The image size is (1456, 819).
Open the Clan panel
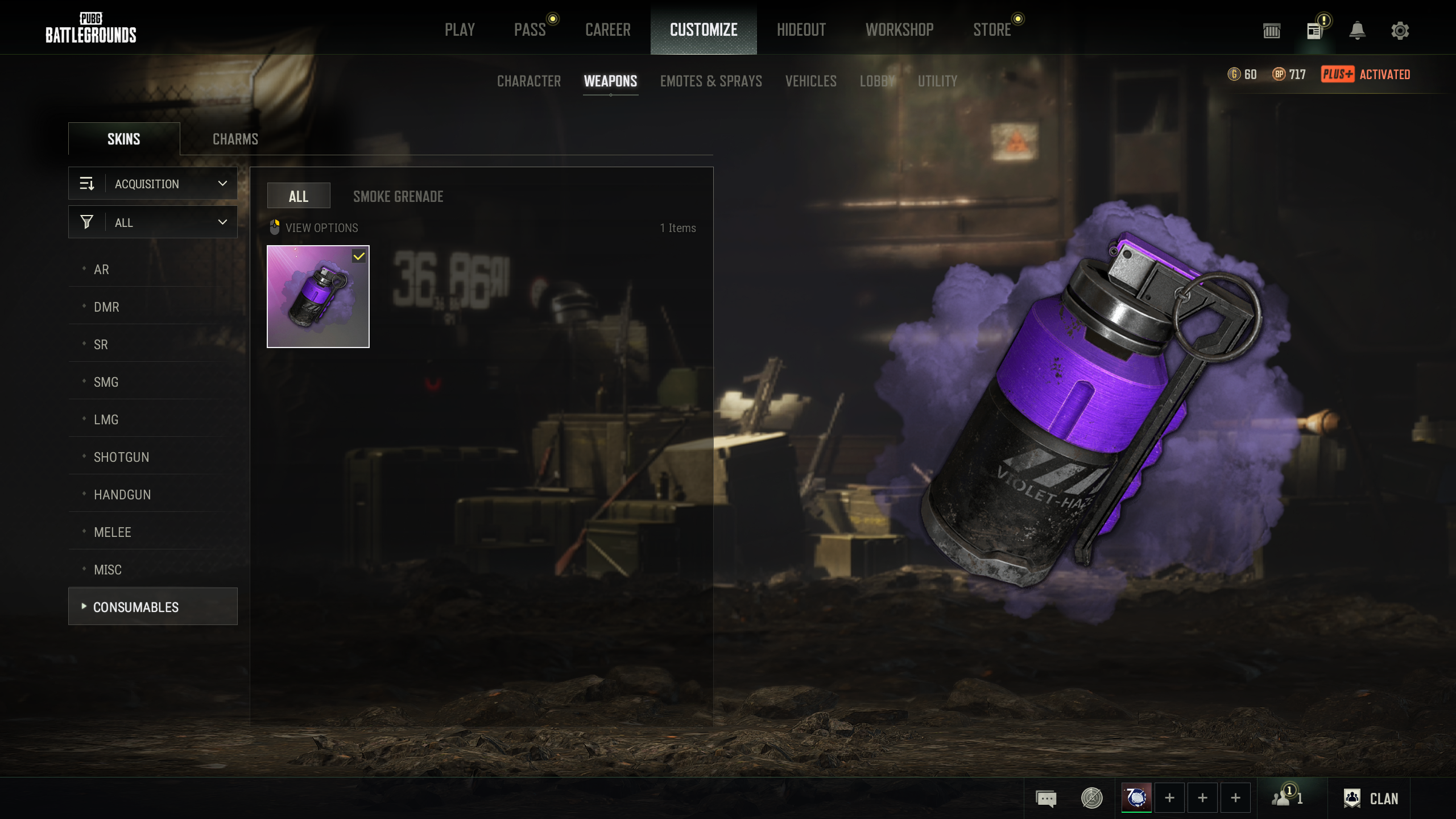tap(1371, 799)
